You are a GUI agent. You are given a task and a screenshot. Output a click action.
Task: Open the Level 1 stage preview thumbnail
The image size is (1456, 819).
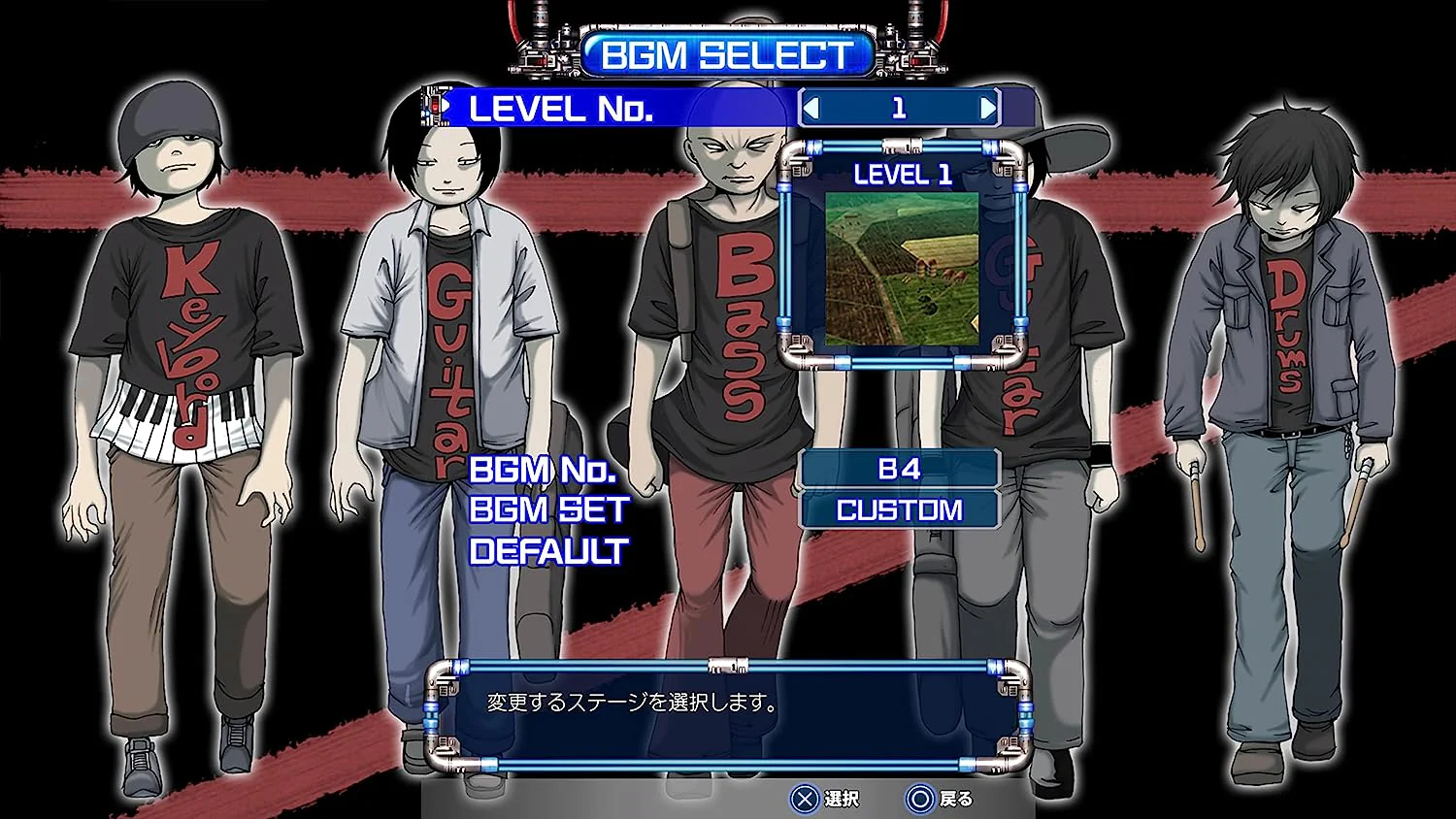click(902, 269)
